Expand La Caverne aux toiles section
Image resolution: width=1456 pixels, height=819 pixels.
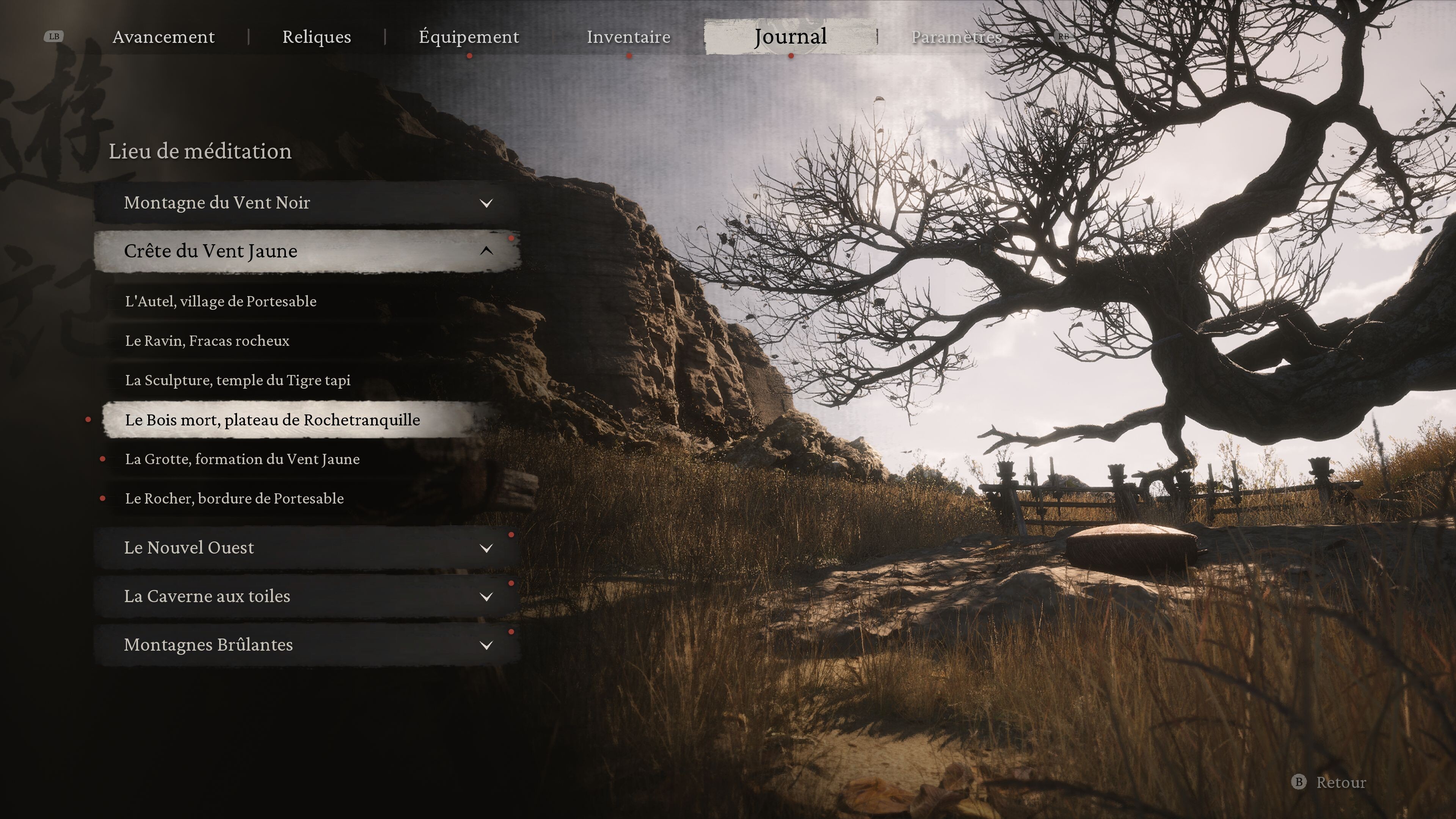pyautogui.click(x=306, y=596)
